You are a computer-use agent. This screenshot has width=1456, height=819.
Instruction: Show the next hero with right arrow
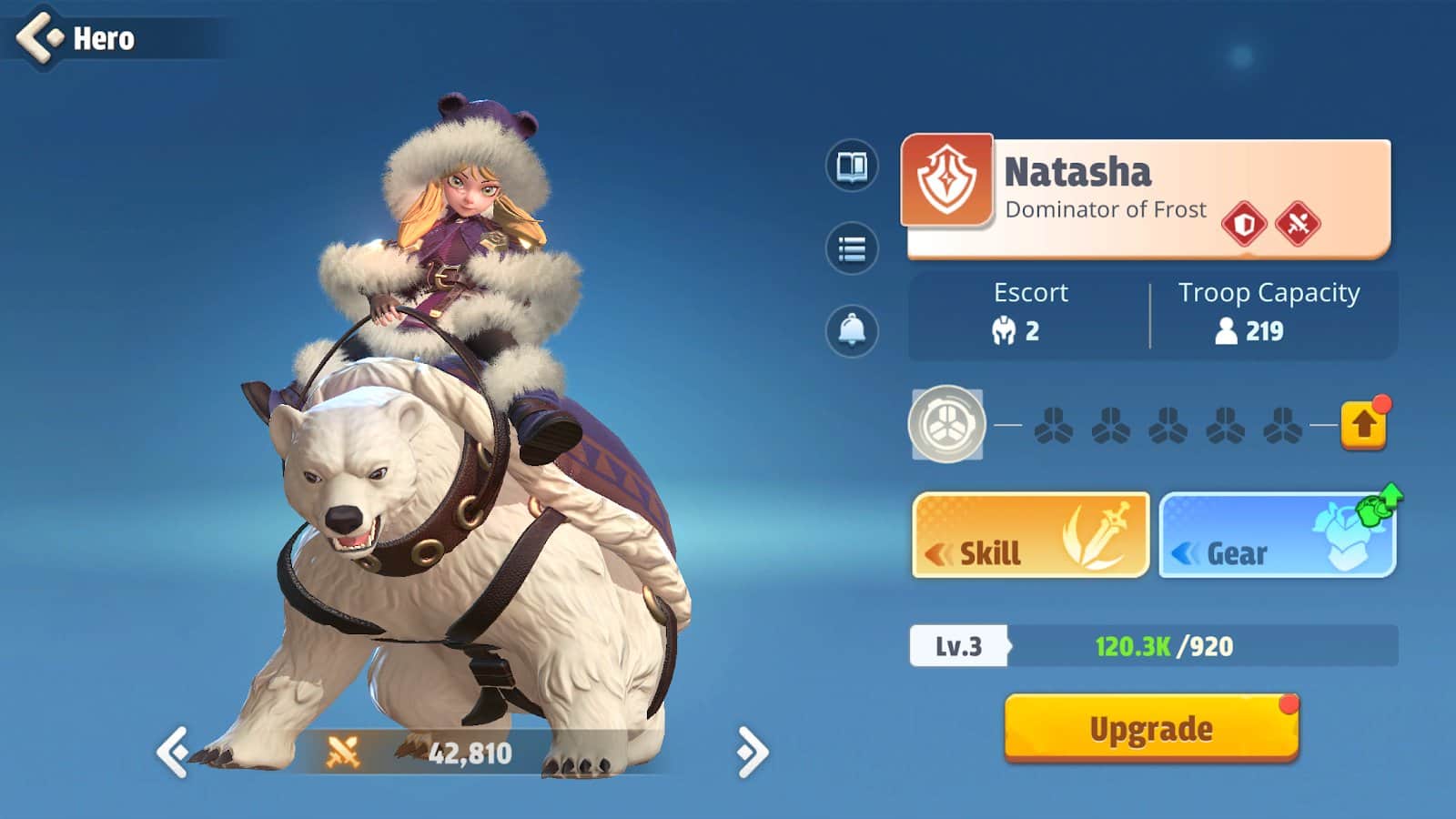click(x=752, y=752)
